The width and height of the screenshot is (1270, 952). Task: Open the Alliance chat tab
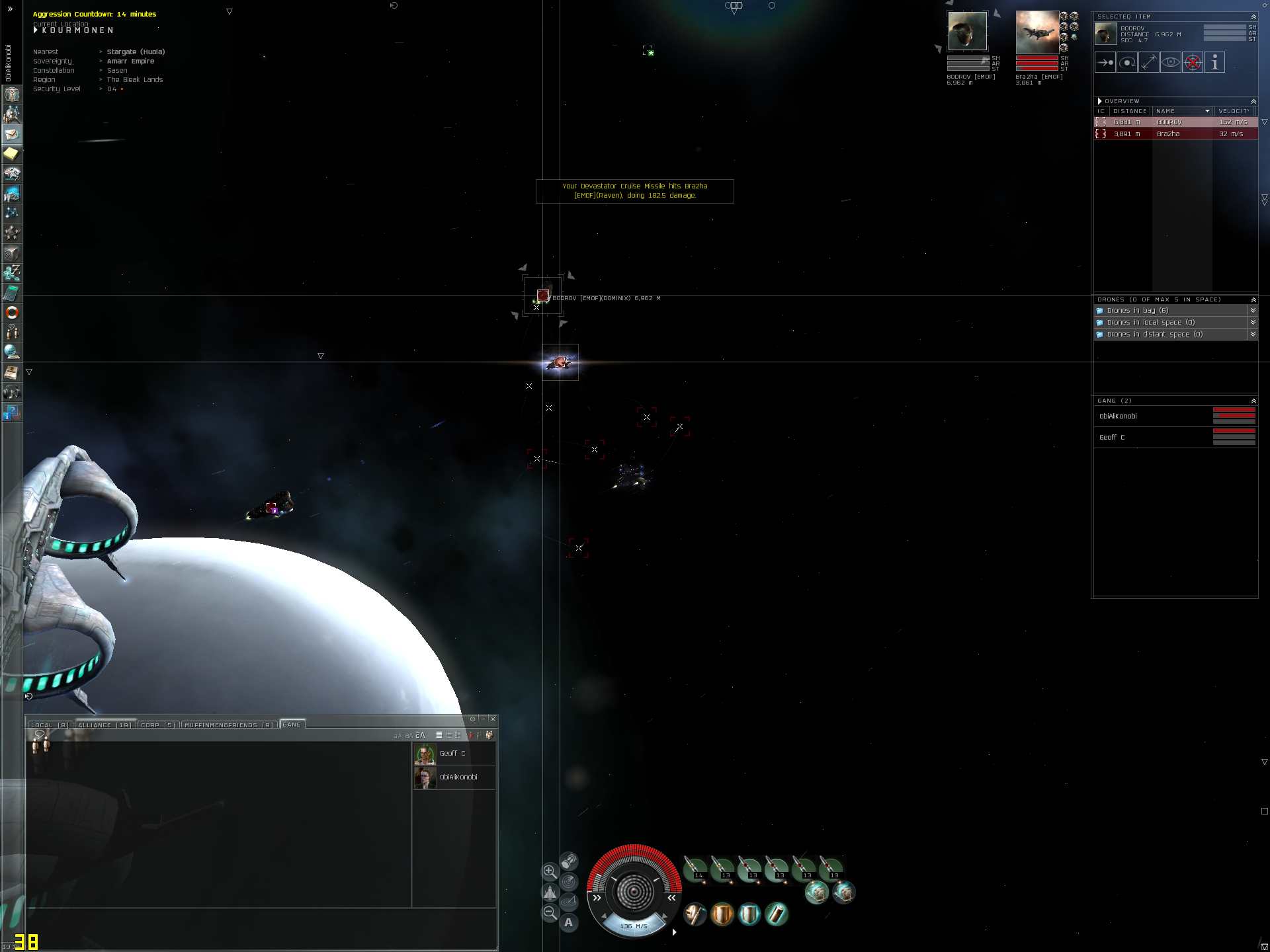tap(105, 725)
